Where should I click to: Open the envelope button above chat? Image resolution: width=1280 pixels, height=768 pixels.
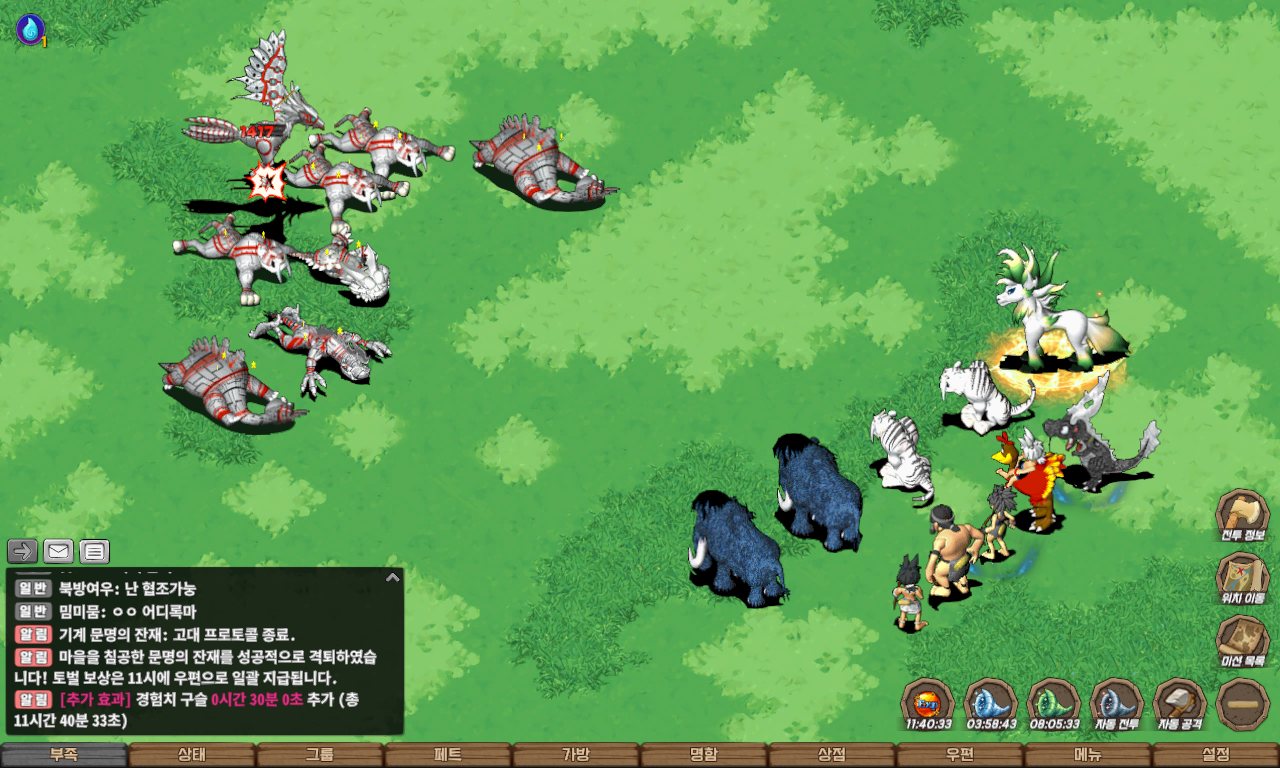click(58, 551)
